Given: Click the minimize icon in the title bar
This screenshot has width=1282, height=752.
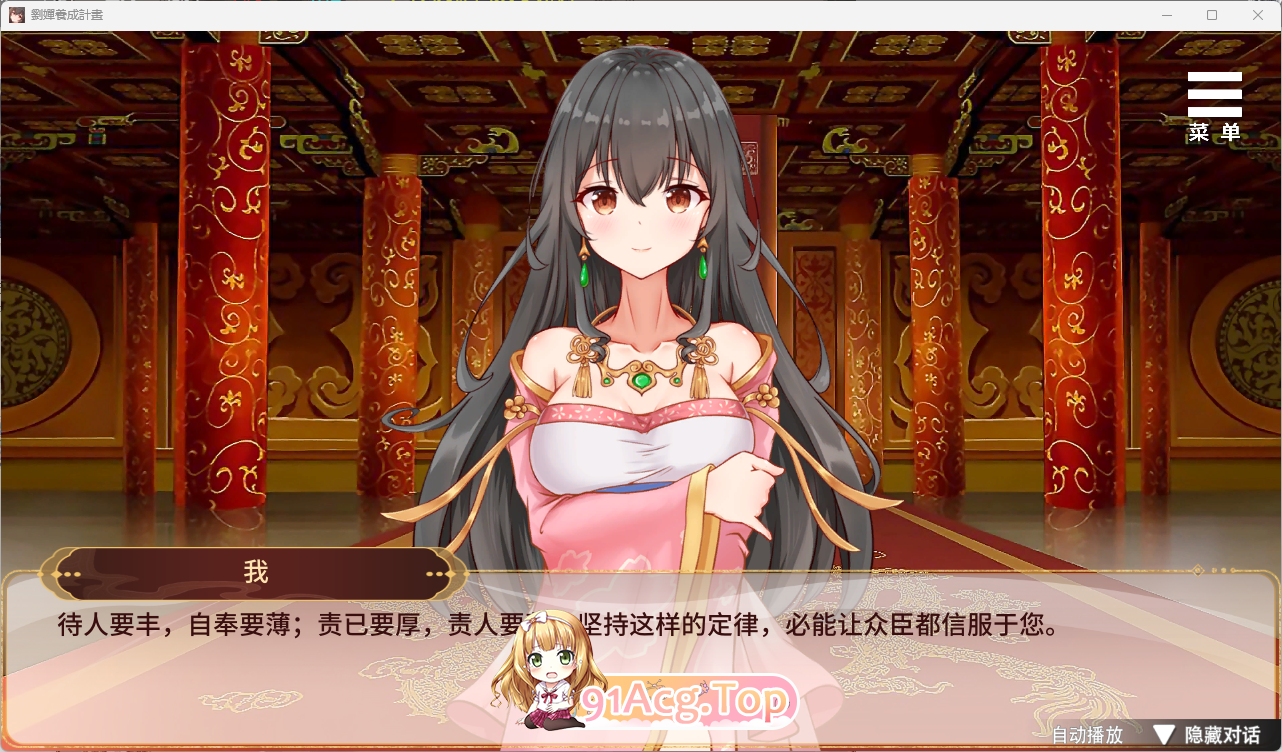Looking at the screenshot, I should coord(1165,15).
